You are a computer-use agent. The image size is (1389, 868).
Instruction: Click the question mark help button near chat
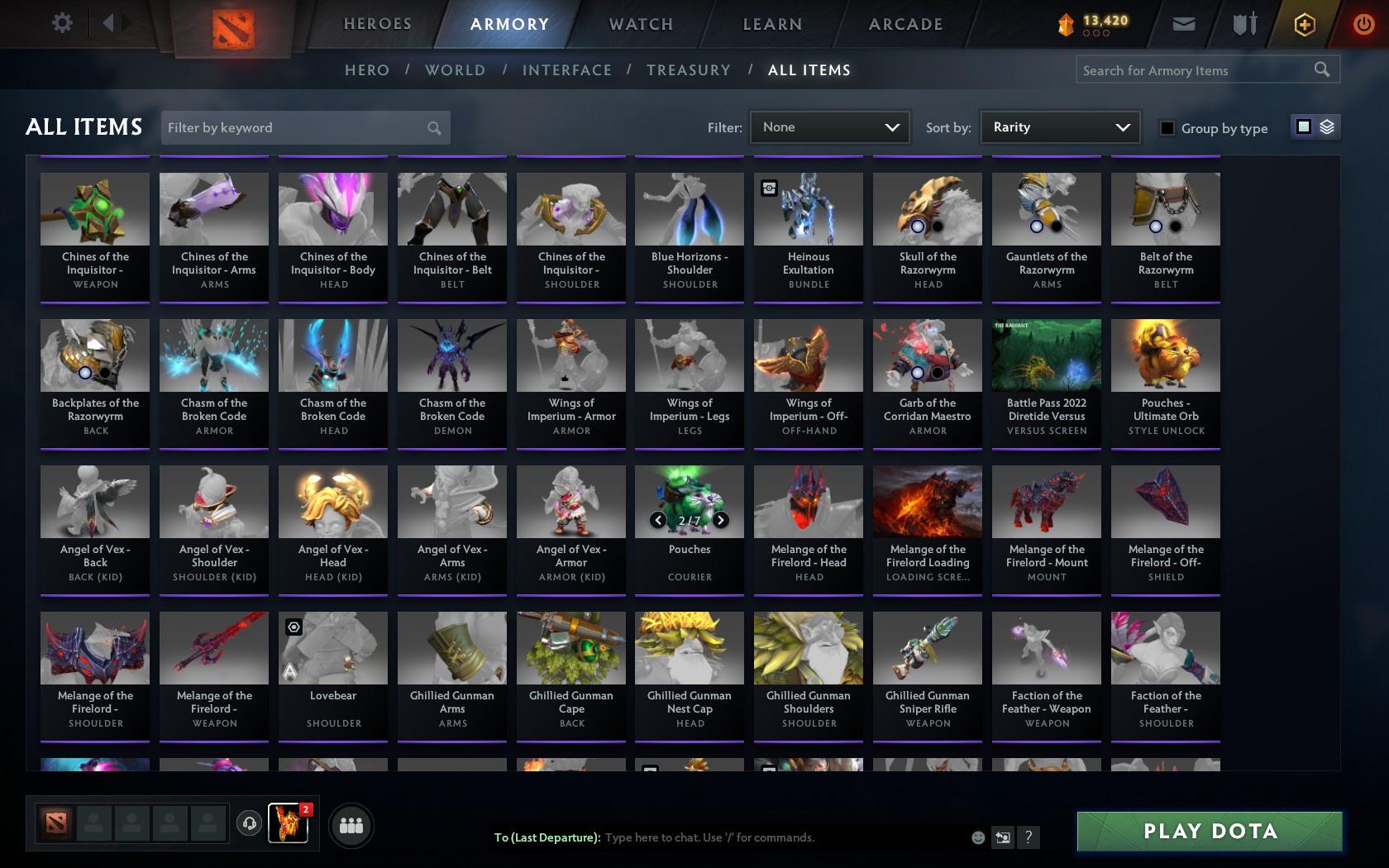coord(1028,837)
